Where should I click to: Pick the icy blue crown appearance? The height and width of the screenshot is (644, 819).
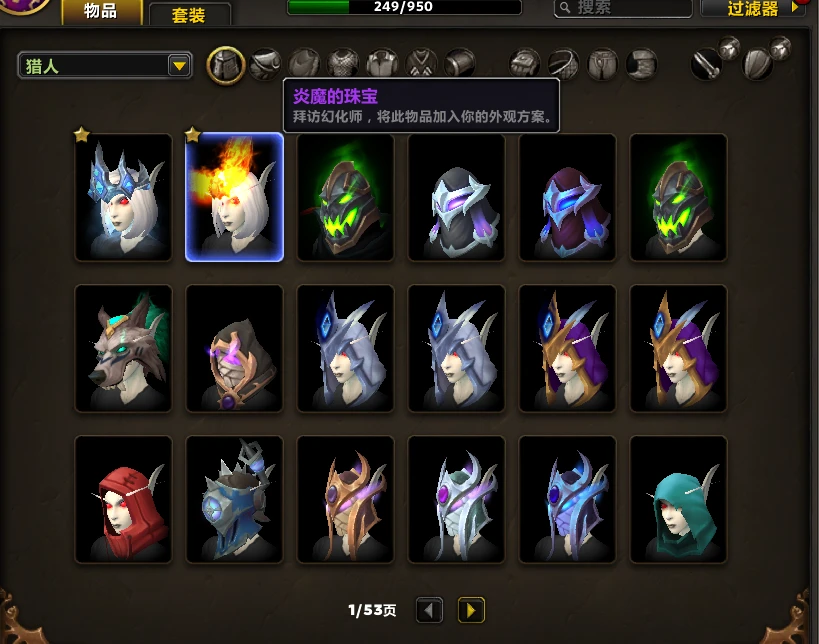pos(124,197)
